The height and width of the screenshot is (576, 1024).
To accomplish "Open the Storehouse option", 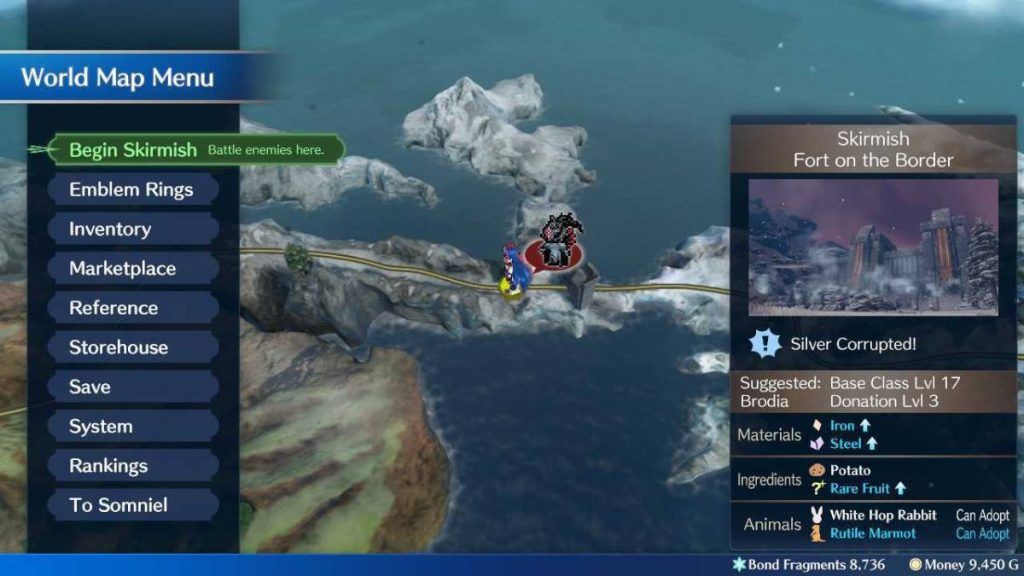I will point(118,348).
